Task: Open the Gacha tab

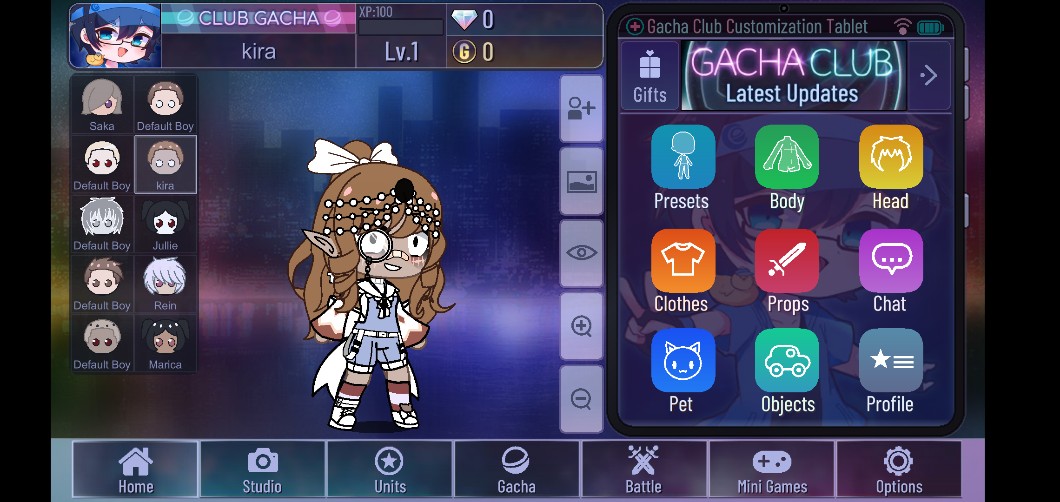Action: pos(516,470)
